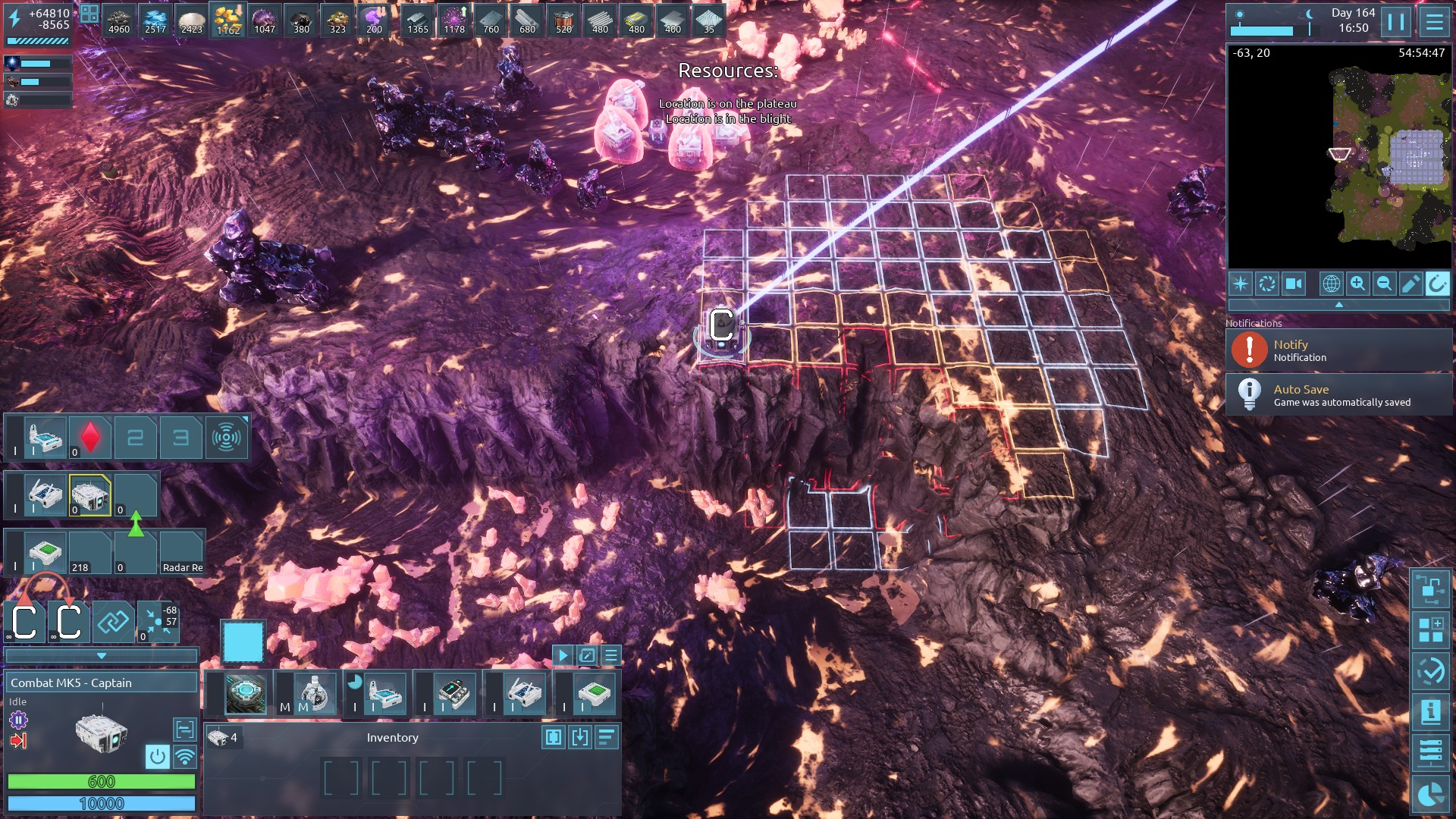1456x819 pixels.
Task: Sort inventory using the sort lines button
Action: click(x=607, y=737)
